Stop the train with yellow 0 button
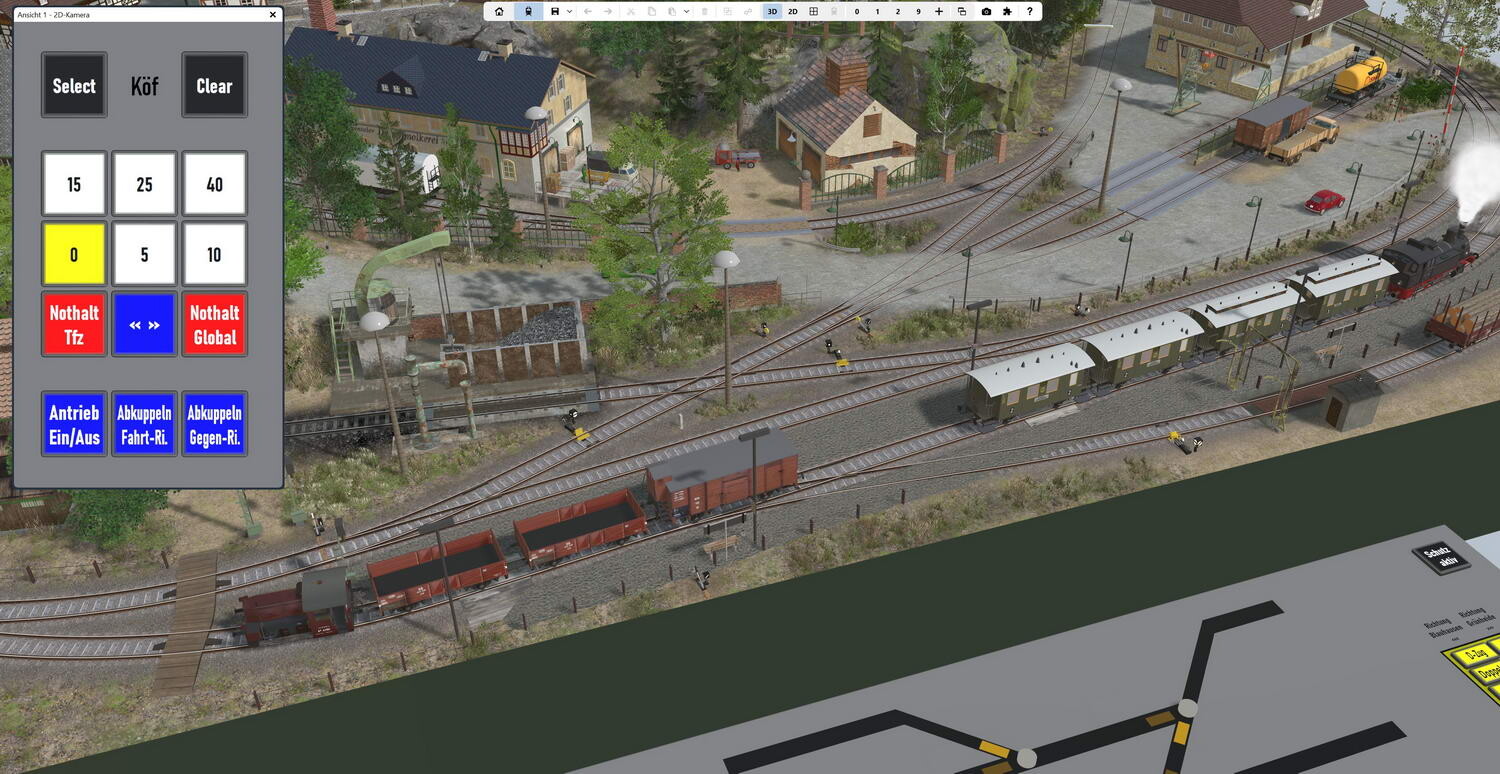This screenshot has height=774, width=1500. click(74, 254)
